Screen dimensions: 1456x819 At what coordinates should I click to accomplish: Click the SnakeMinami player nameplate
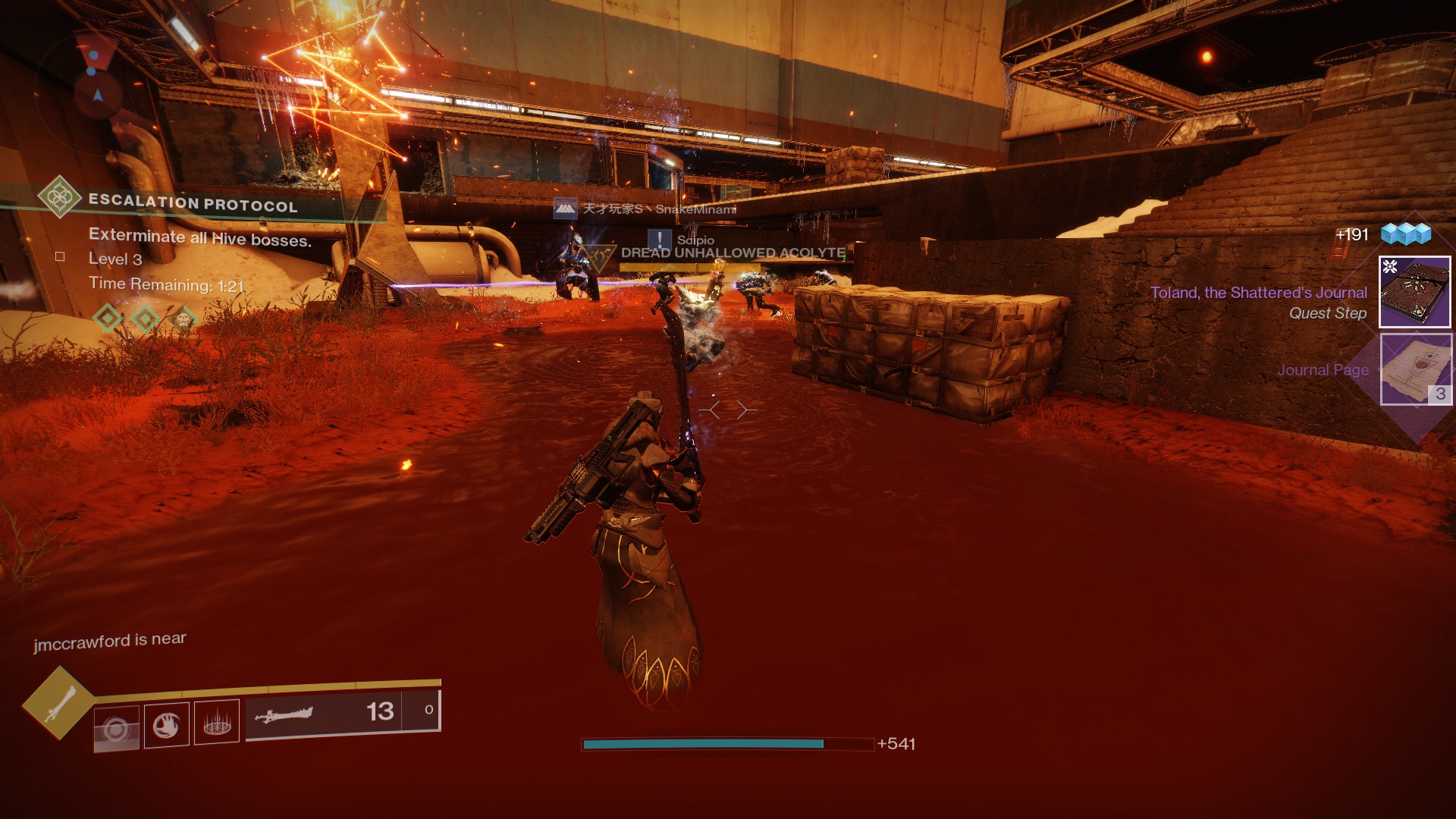tap(658, 209)
